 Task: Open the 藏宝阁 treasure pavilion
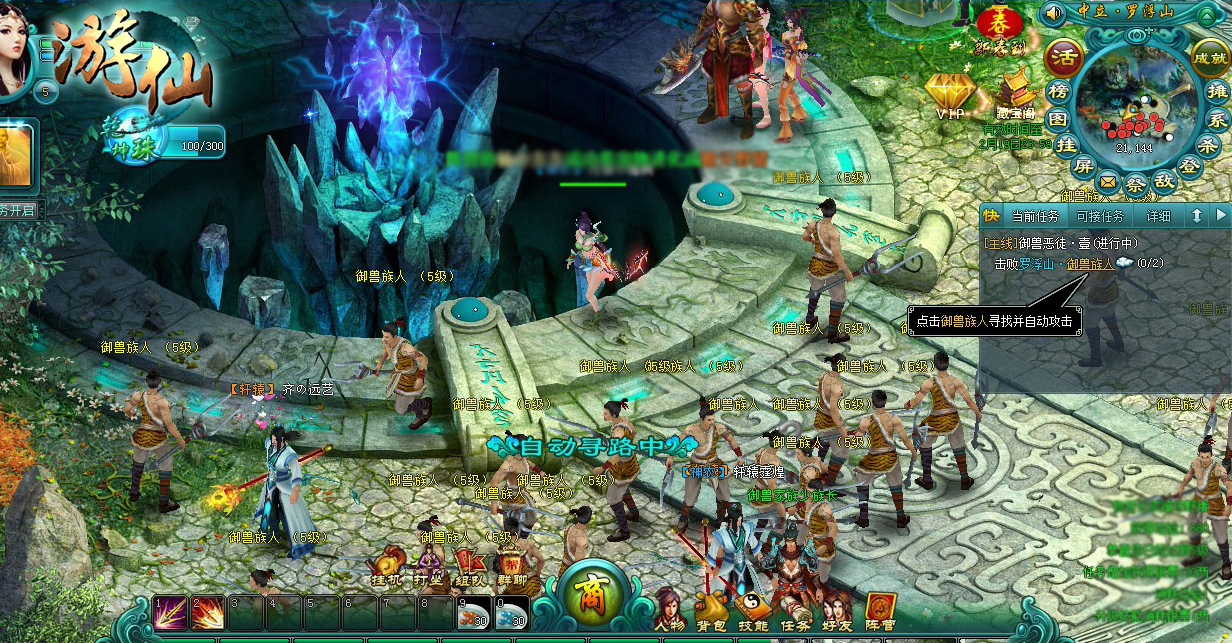click(1016, 96)
